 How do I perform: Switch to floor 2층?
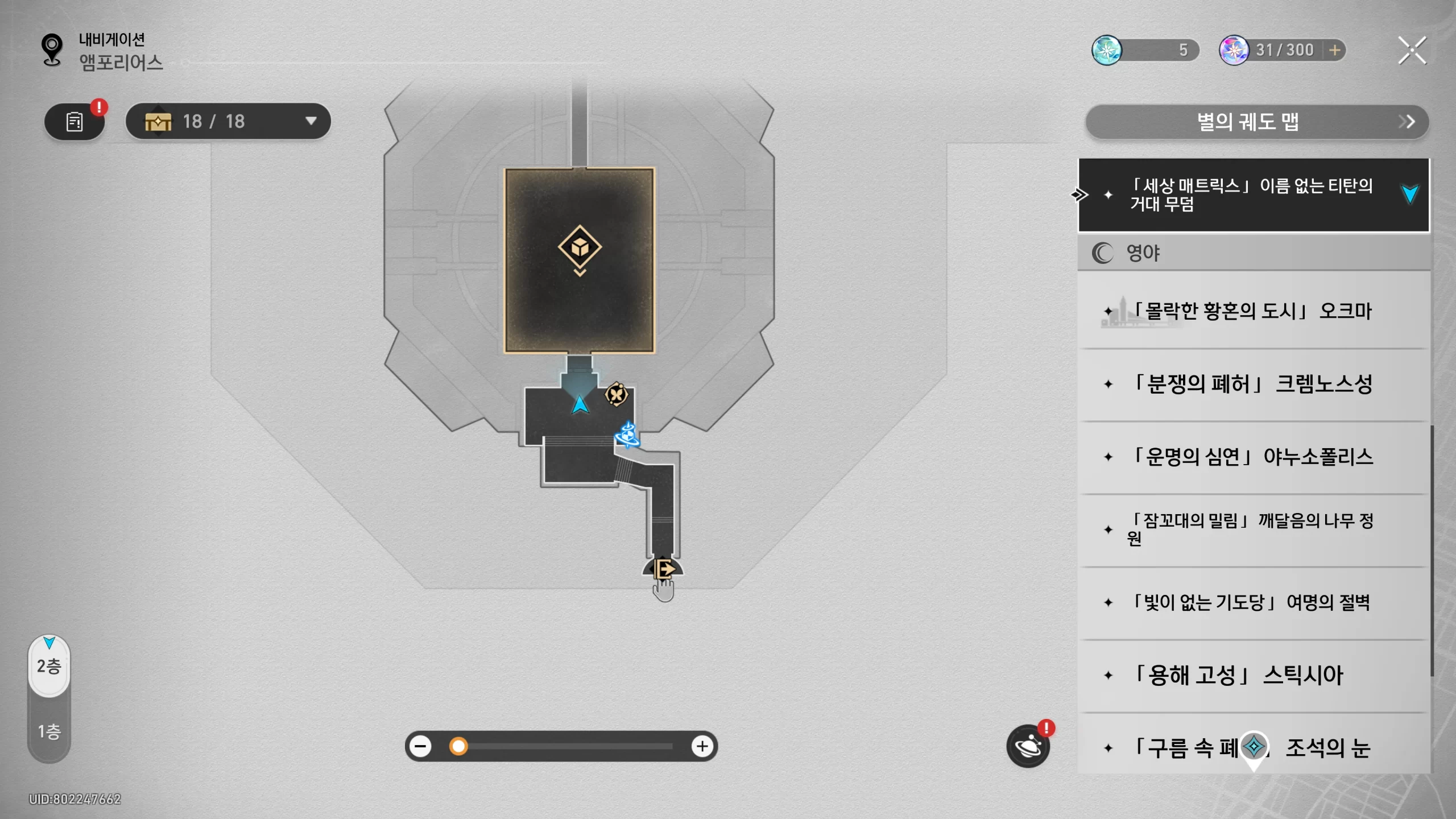pos(49,666)
